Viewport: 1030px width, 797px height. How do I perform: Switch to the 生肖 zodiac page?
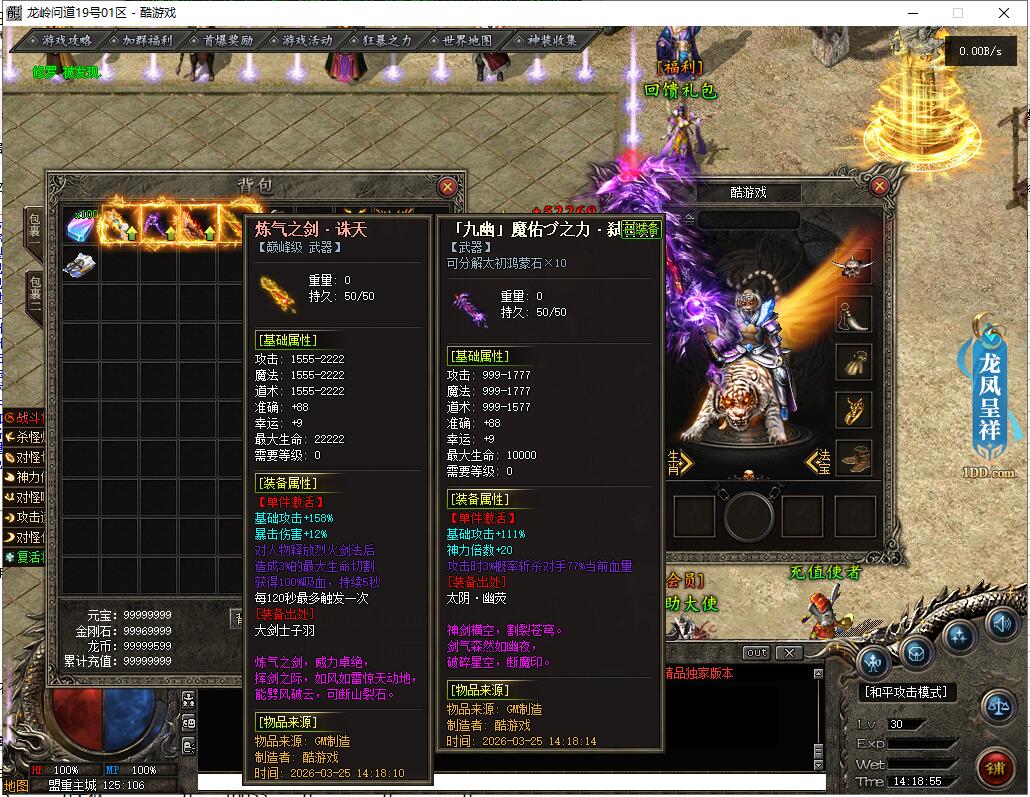679,461
